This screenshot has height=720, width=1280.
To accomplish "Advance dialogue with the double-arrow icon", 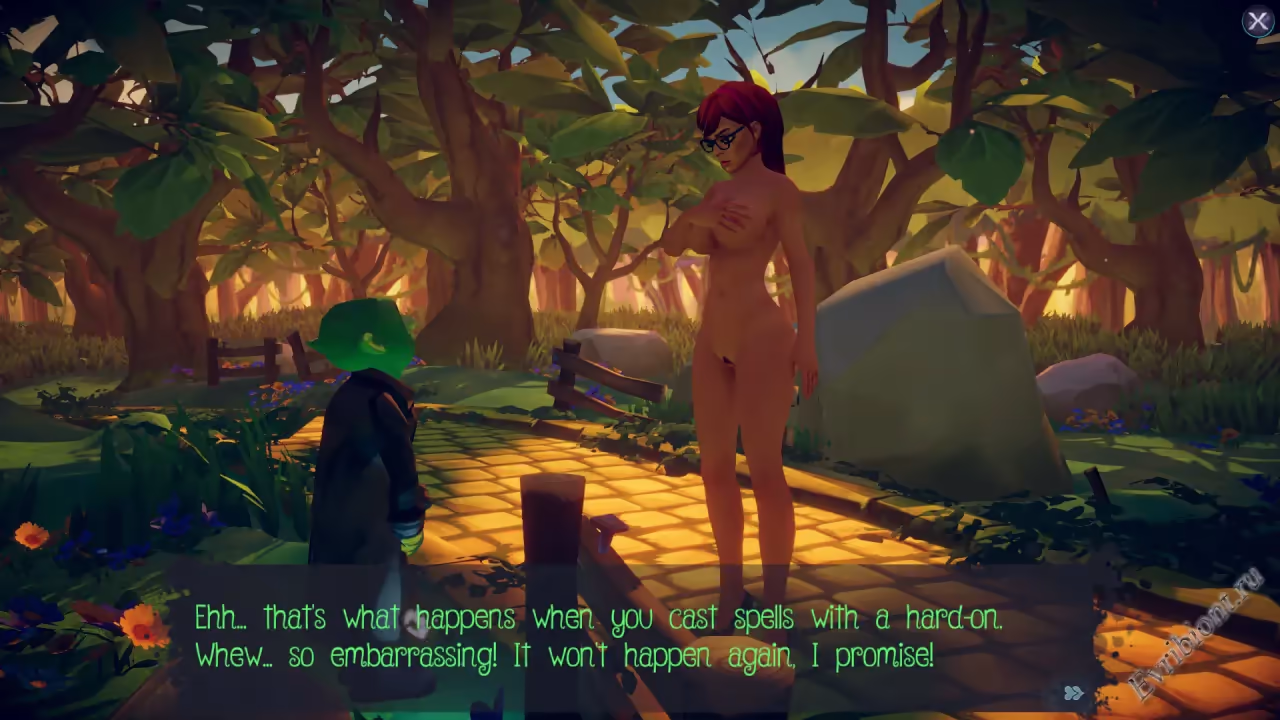I will tap(1074, 692).
